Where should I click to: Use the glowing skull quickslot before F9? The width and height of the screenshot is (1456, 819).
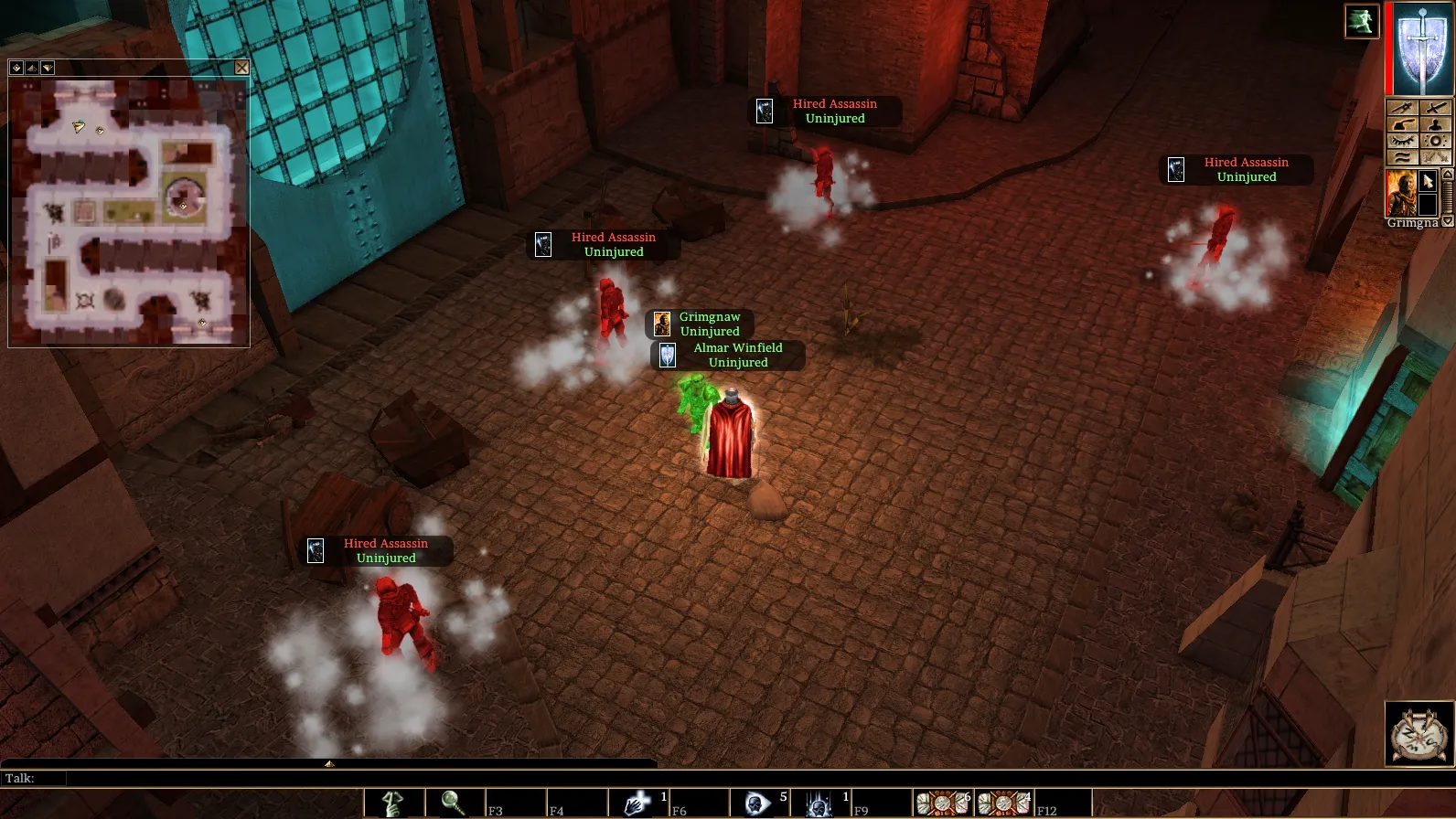(x=819, y=803)
